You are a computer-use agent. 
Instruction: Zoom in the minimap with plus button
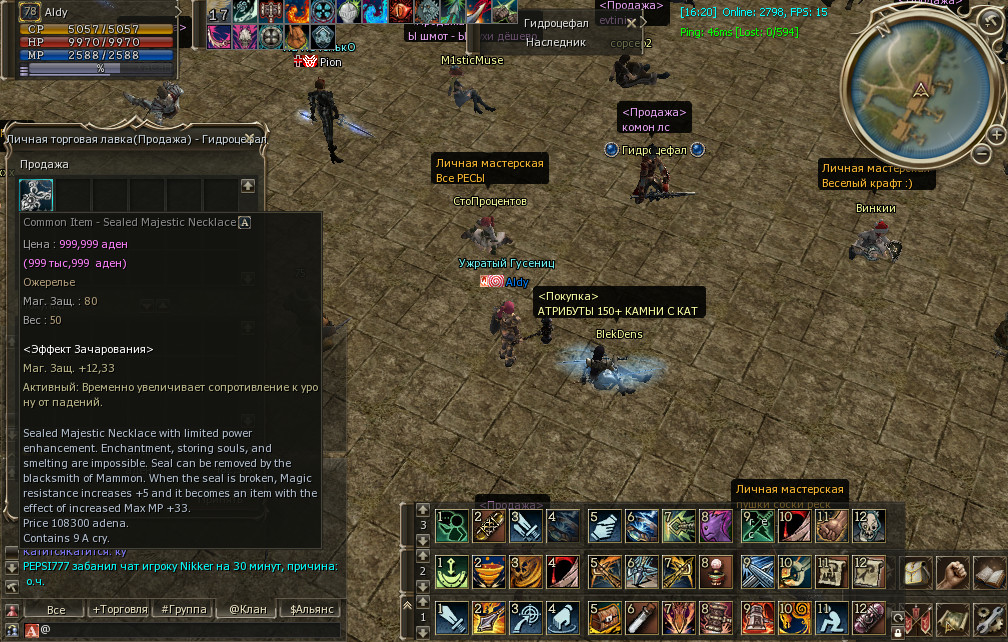coord(996,134)
